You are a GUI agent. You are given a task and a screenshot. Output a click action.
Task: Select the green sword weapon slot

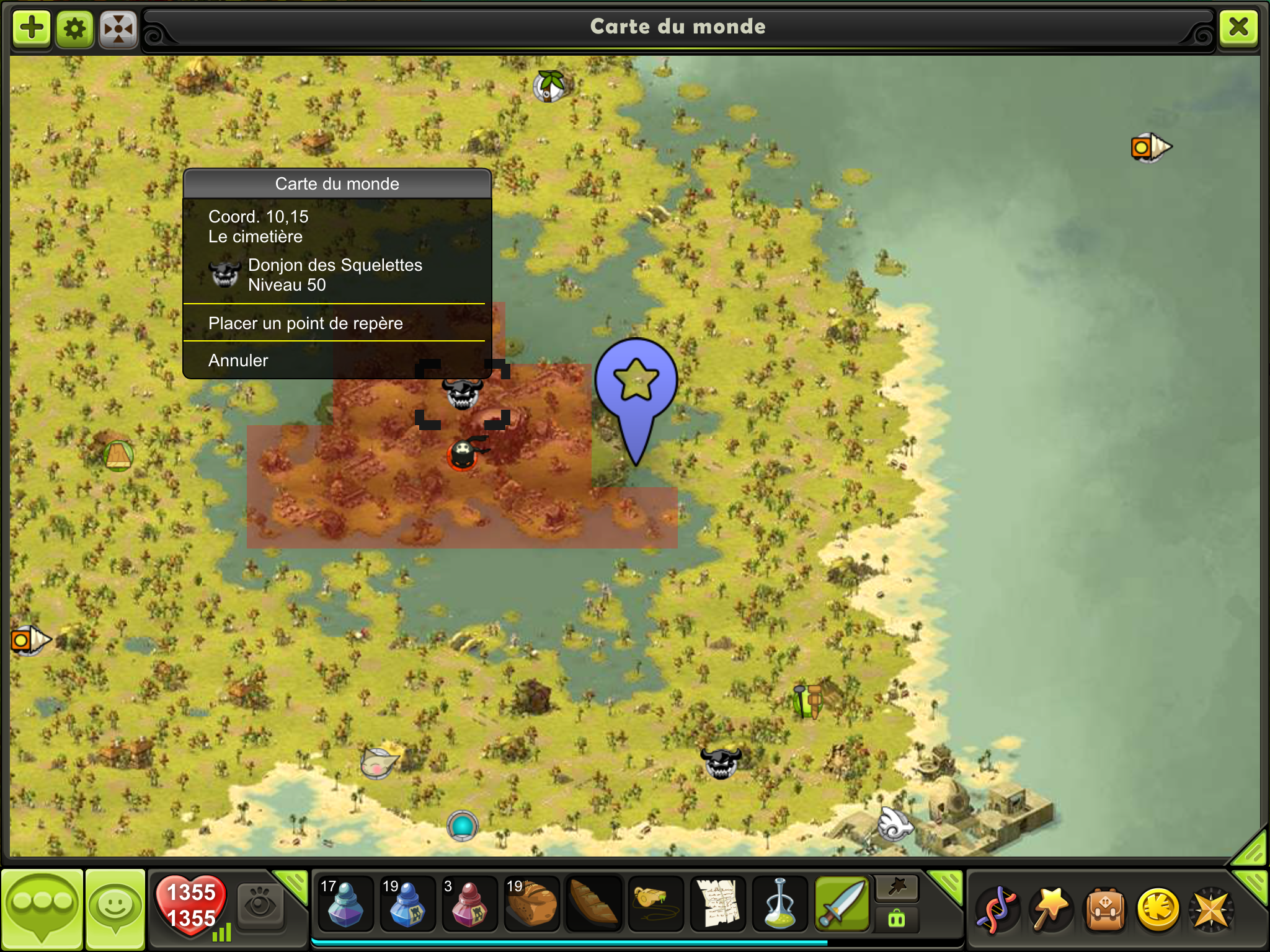point(841,904)
